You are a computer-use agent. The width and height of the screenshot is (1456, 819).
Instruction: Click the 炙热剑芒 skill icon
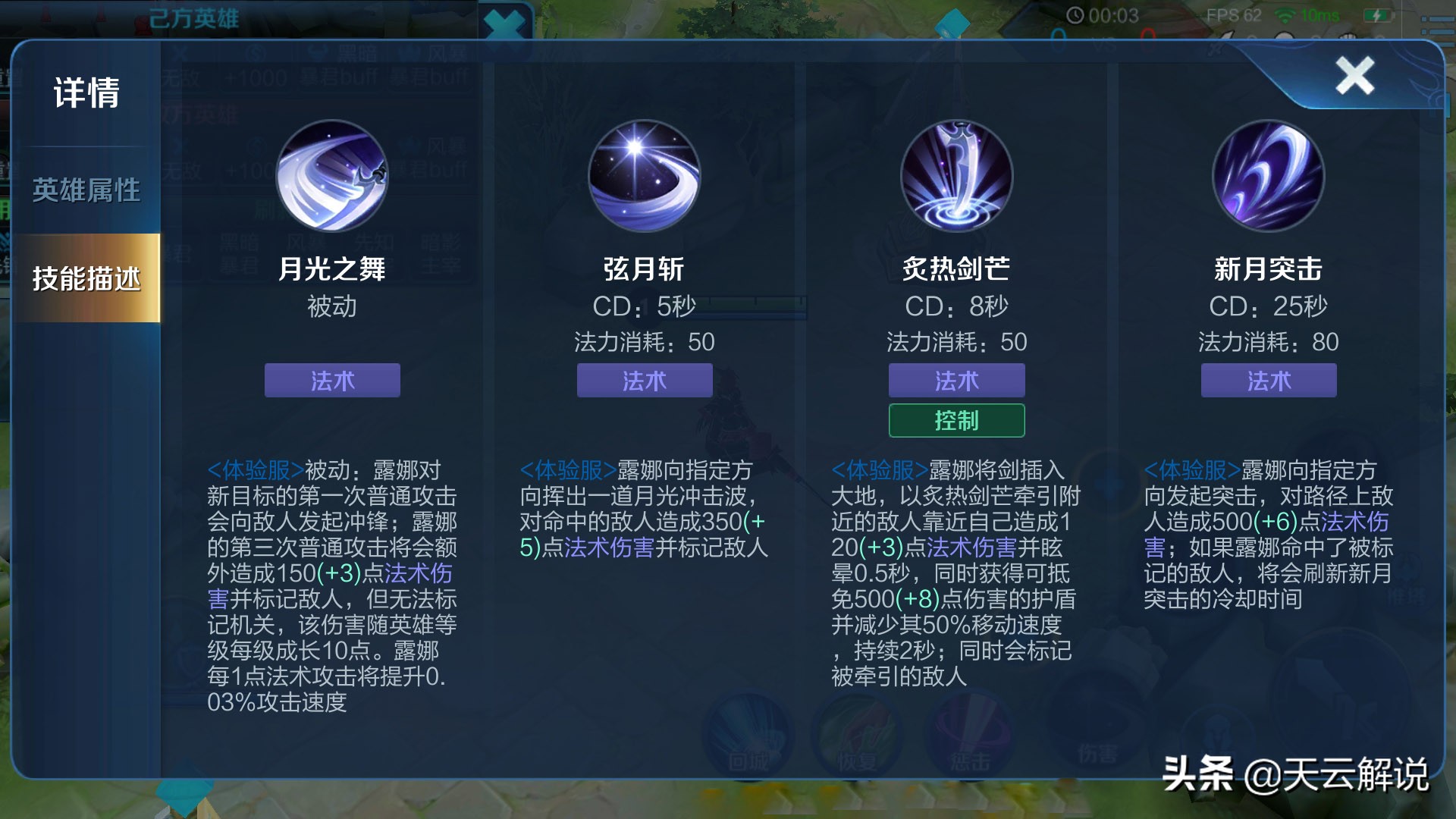point(957,176)
